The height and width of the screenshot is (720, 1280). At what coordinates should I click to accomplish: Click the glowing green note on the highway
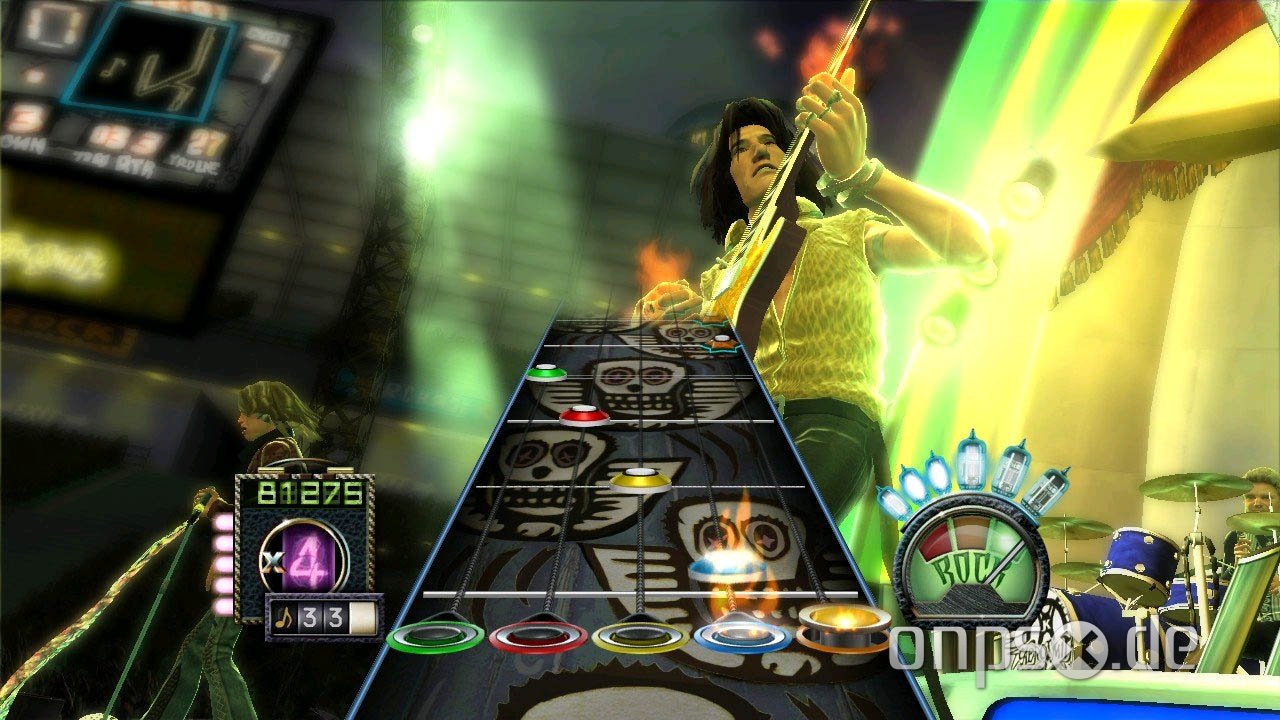(x=545, y=371)
